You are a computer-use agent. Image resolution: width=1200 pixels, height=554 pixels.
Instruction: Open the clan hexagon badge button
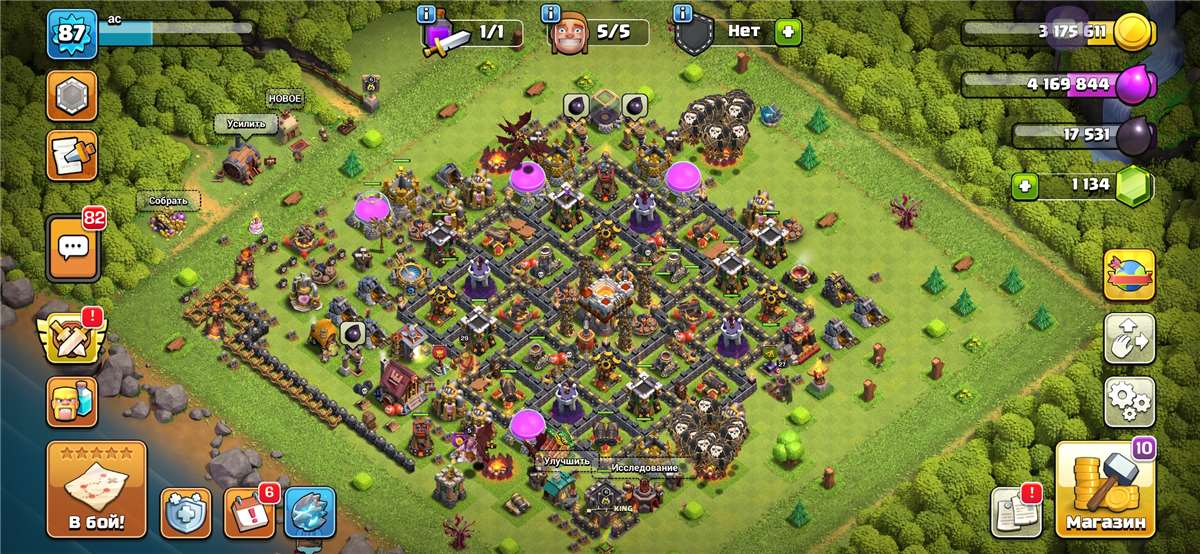coord(71,96)
